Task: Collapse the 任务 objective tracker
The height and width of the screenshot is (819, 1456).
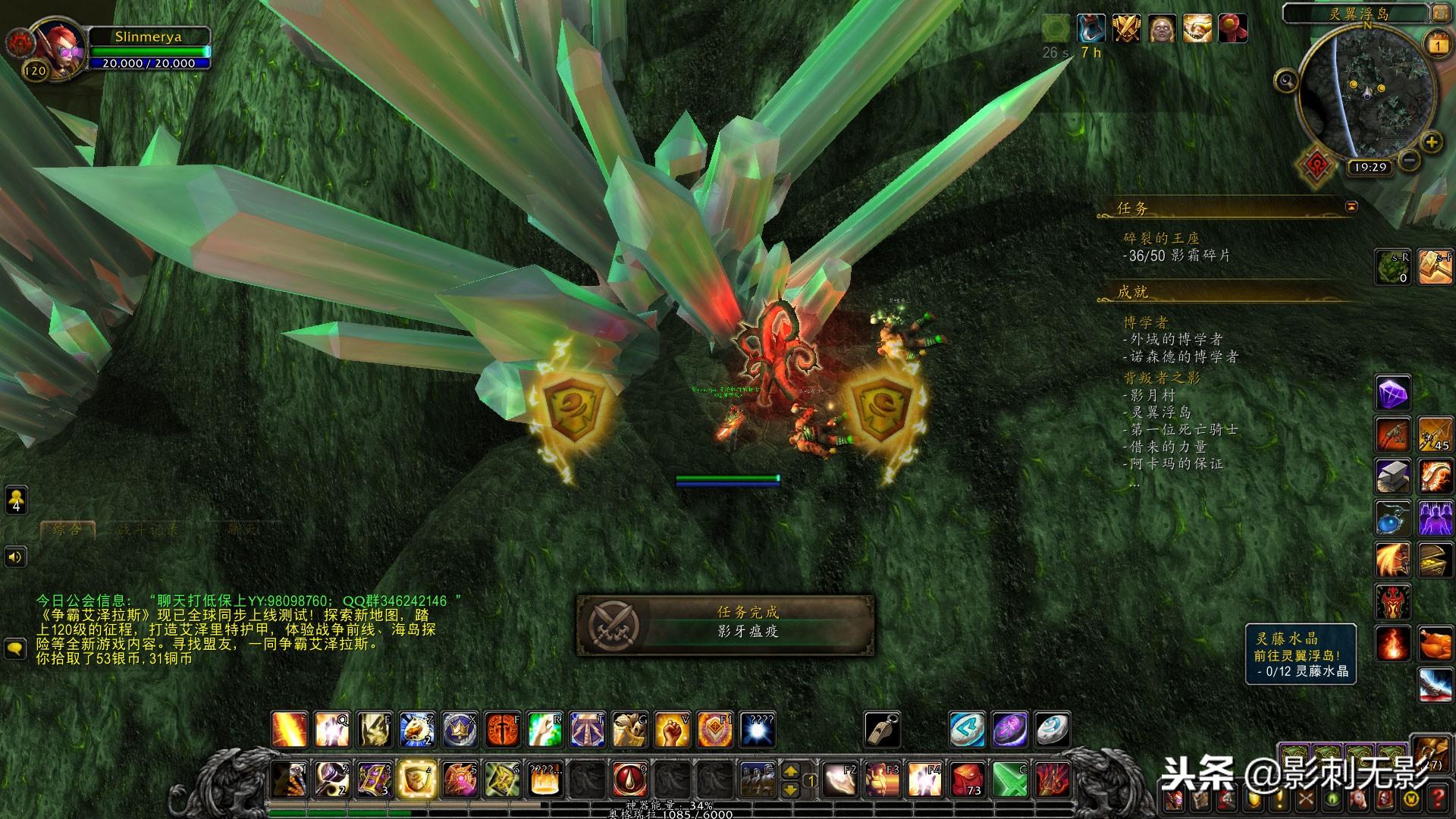Action: pos(1351,206)
